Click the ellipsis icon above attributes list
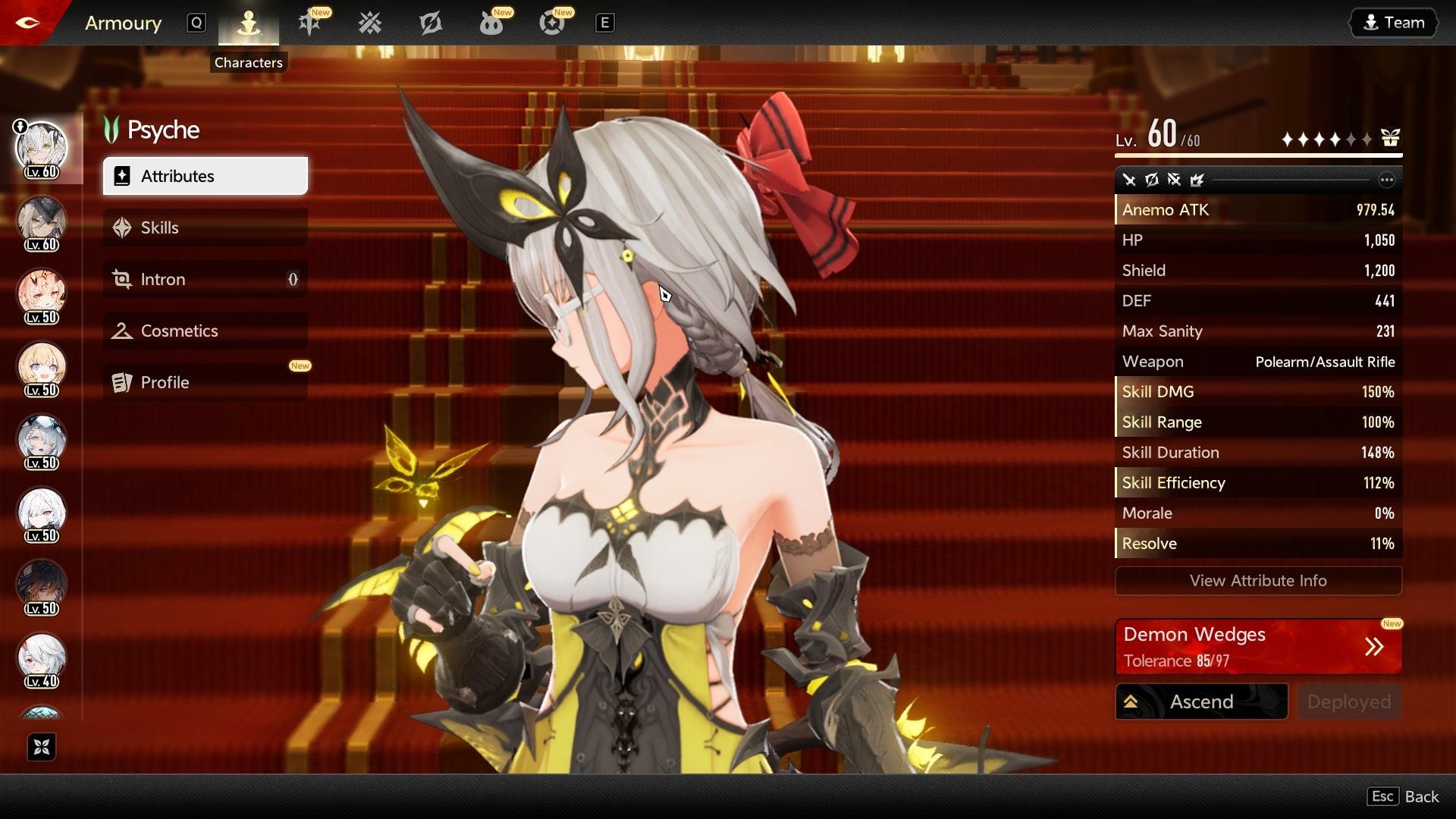 pyautogui.click(x=1386, y=180)
